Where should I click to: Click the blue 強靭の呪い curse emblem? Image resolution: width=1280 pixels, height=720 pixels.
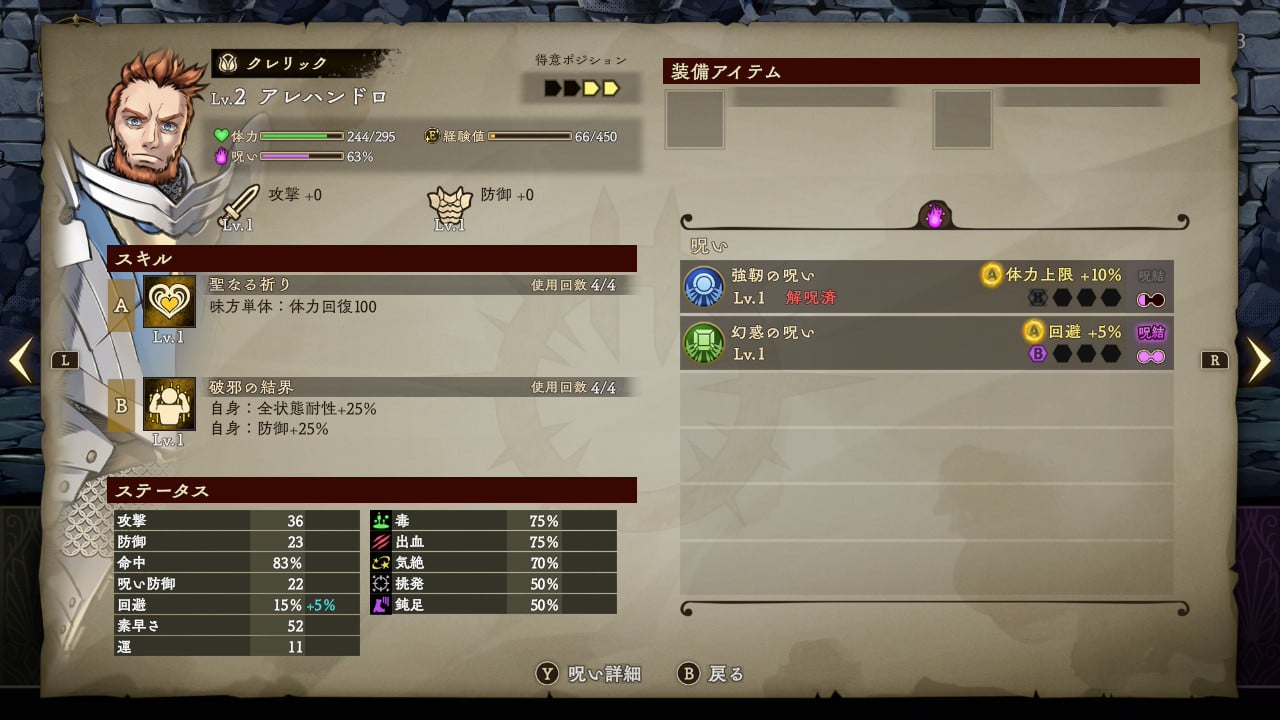(x=706, y=287)
